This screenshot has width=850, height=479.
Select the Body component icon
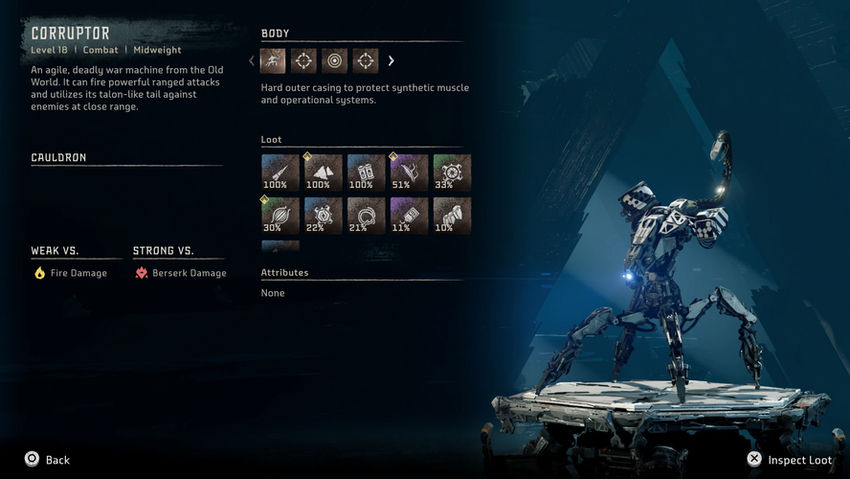coord(273,61)
